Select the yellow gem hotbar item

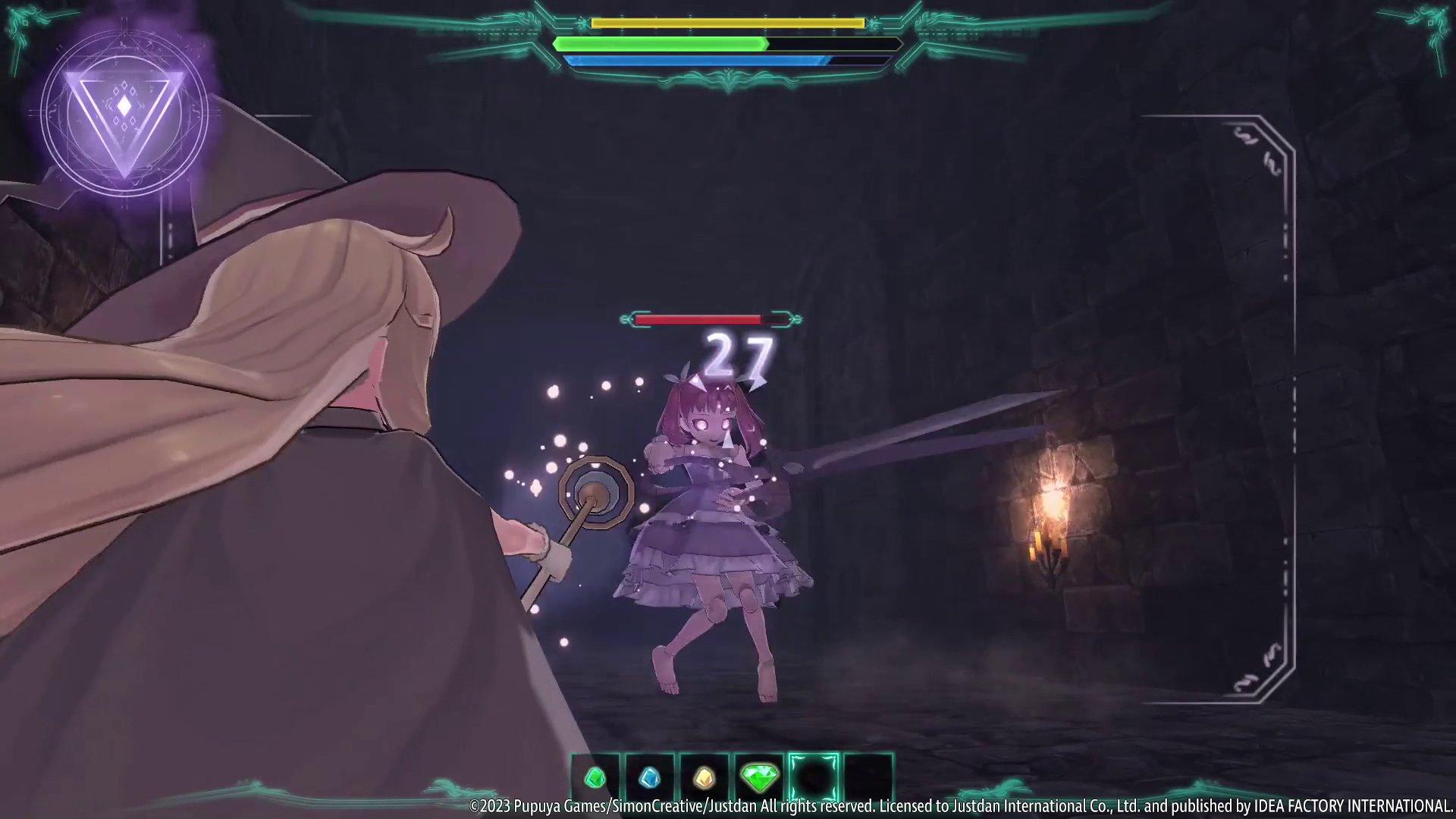tap(704, 777)
